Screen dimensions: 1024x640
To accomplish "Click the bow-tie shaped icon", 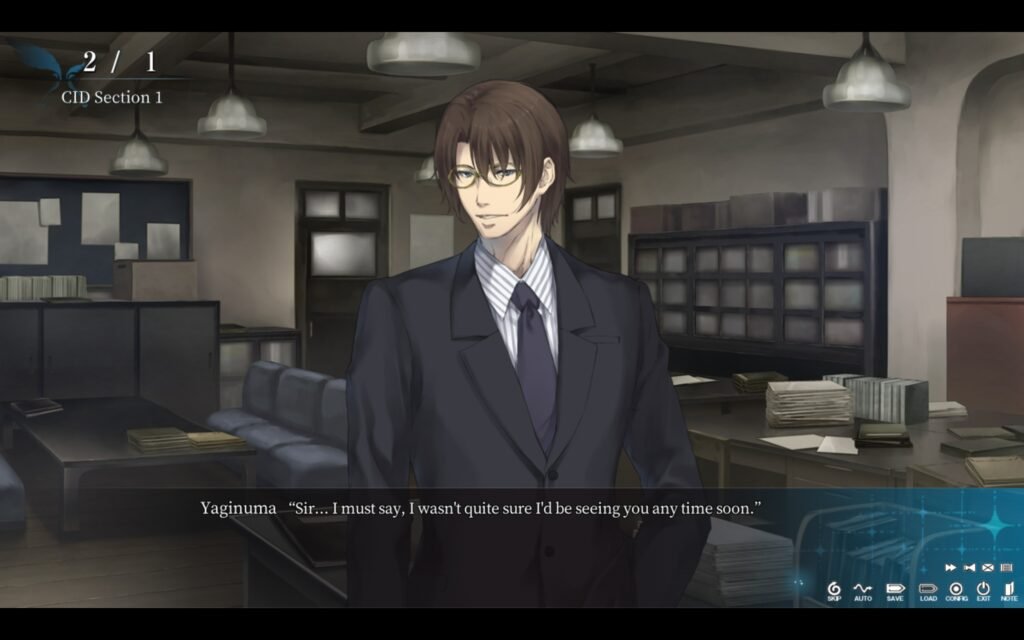I will point(969,567).
